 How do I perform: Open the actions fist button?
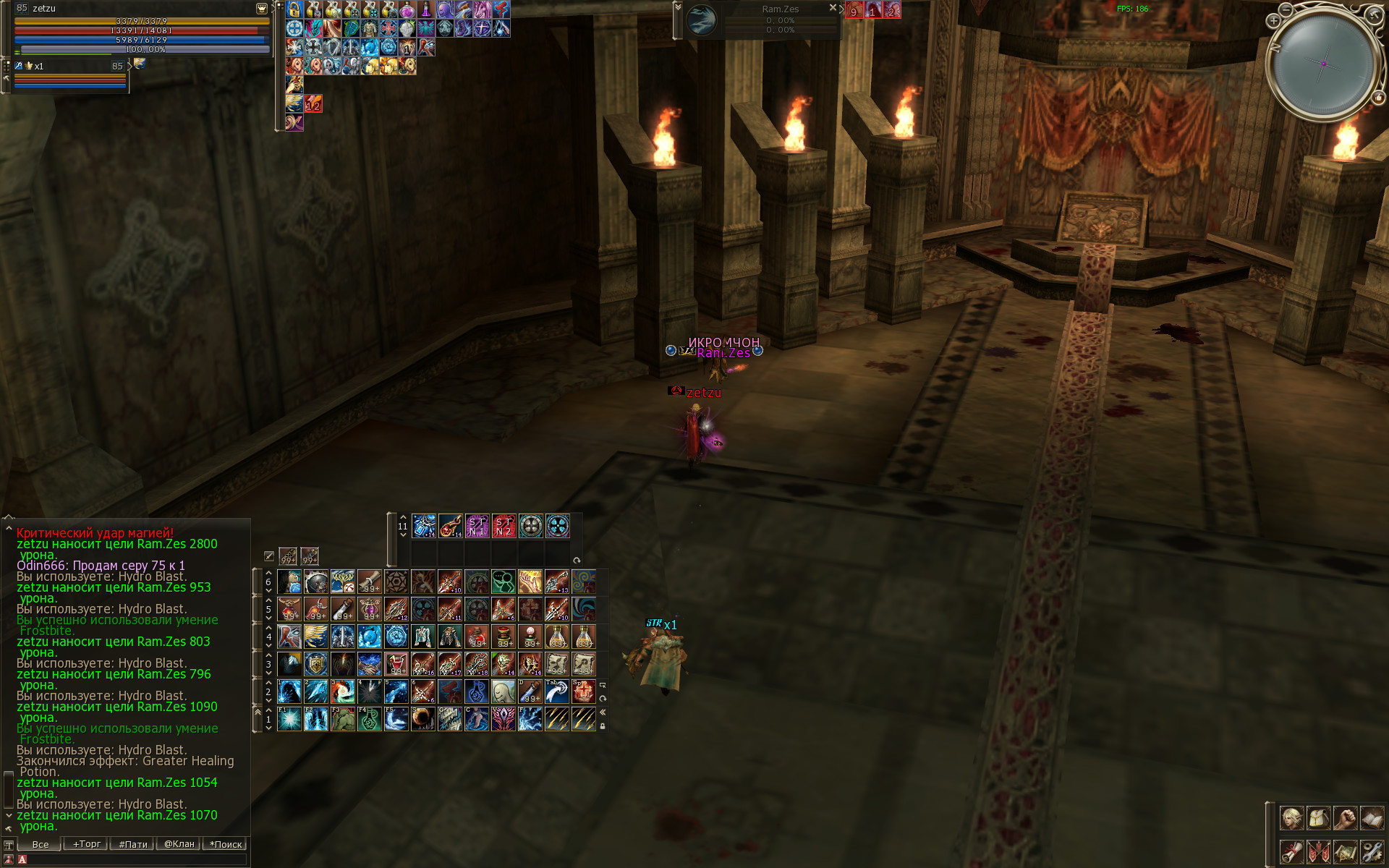pyautogui.click(x=1345, y=818)
